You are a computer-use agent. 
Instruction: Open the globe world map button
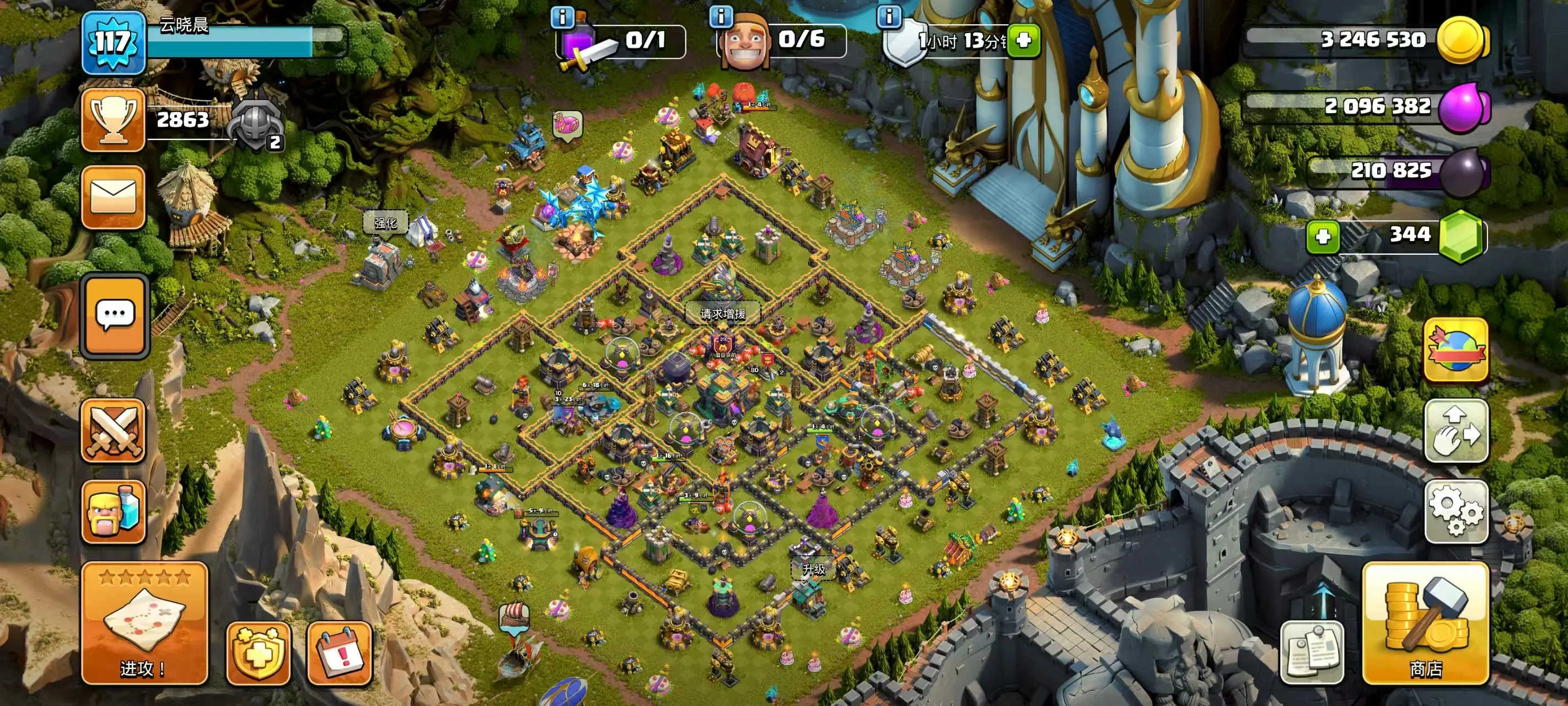click(x=1456, y=350)
